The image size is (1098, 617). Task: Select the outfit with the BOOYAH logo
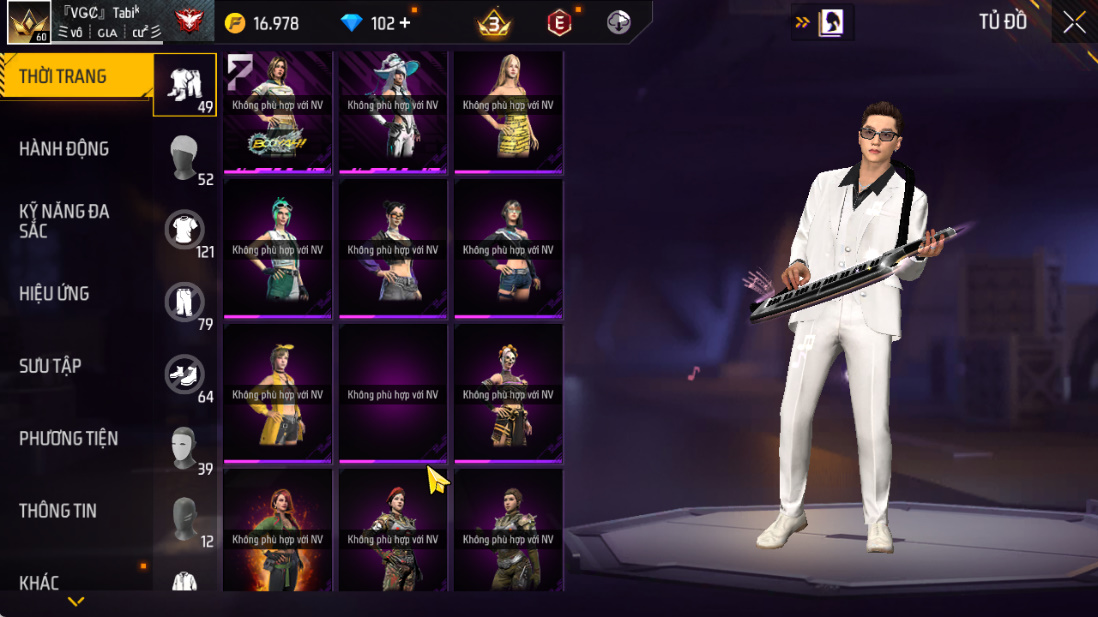pos(277,111)
